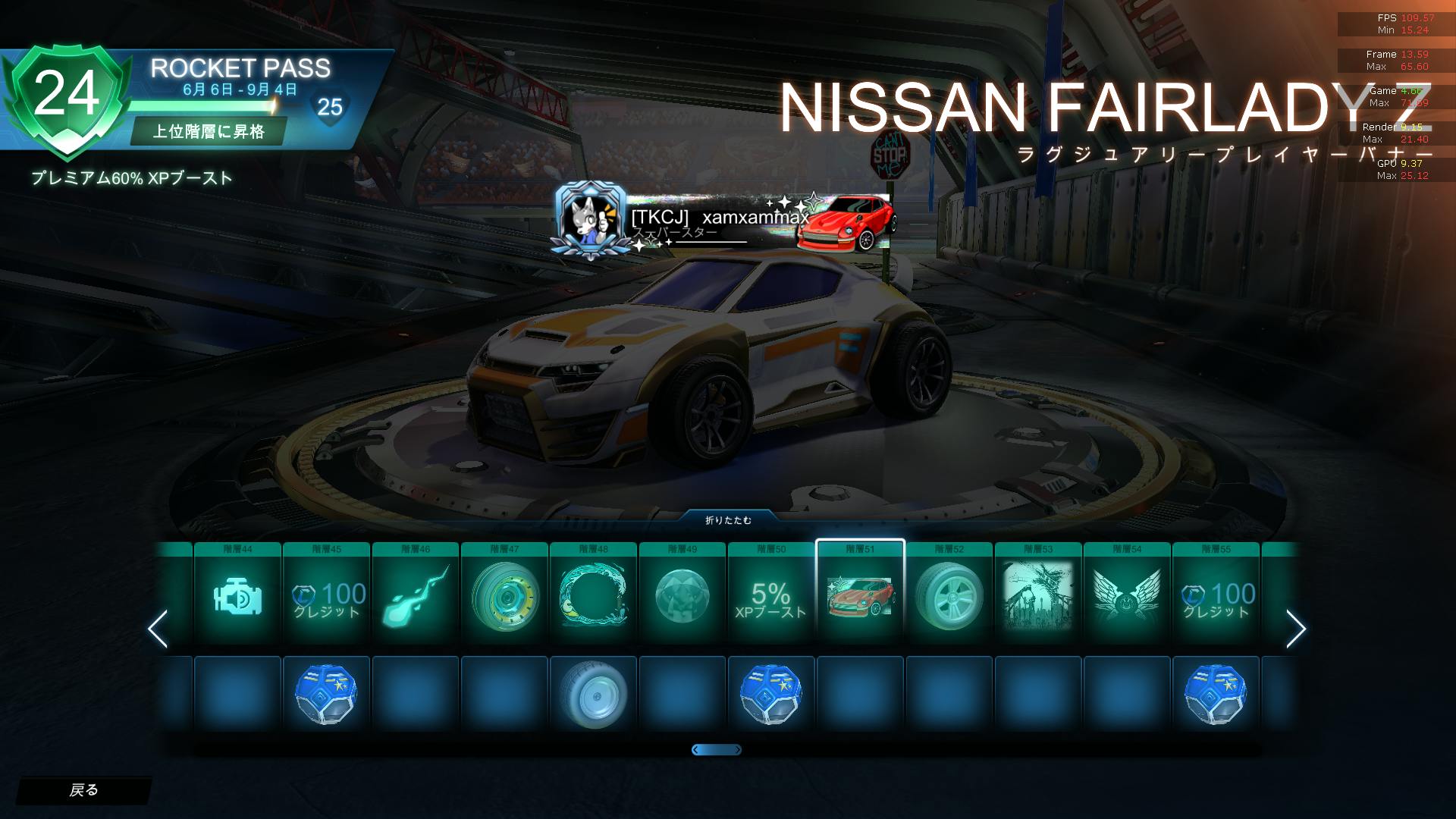Screen dimensions: 1456x819
Task: Select the tier 45 100 credits reward
Action: [x=326, y=595]
